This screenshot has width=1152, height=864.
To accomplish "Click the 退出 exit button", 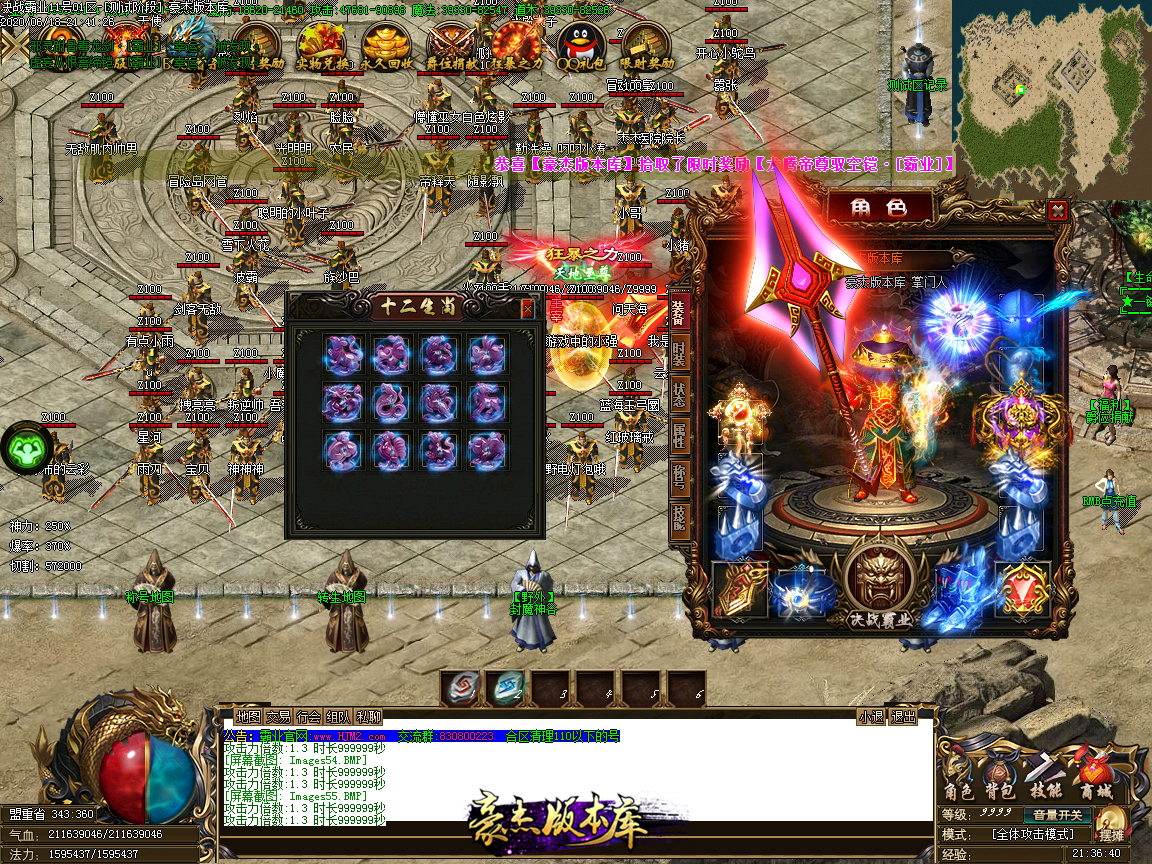I will click(903, 717).
